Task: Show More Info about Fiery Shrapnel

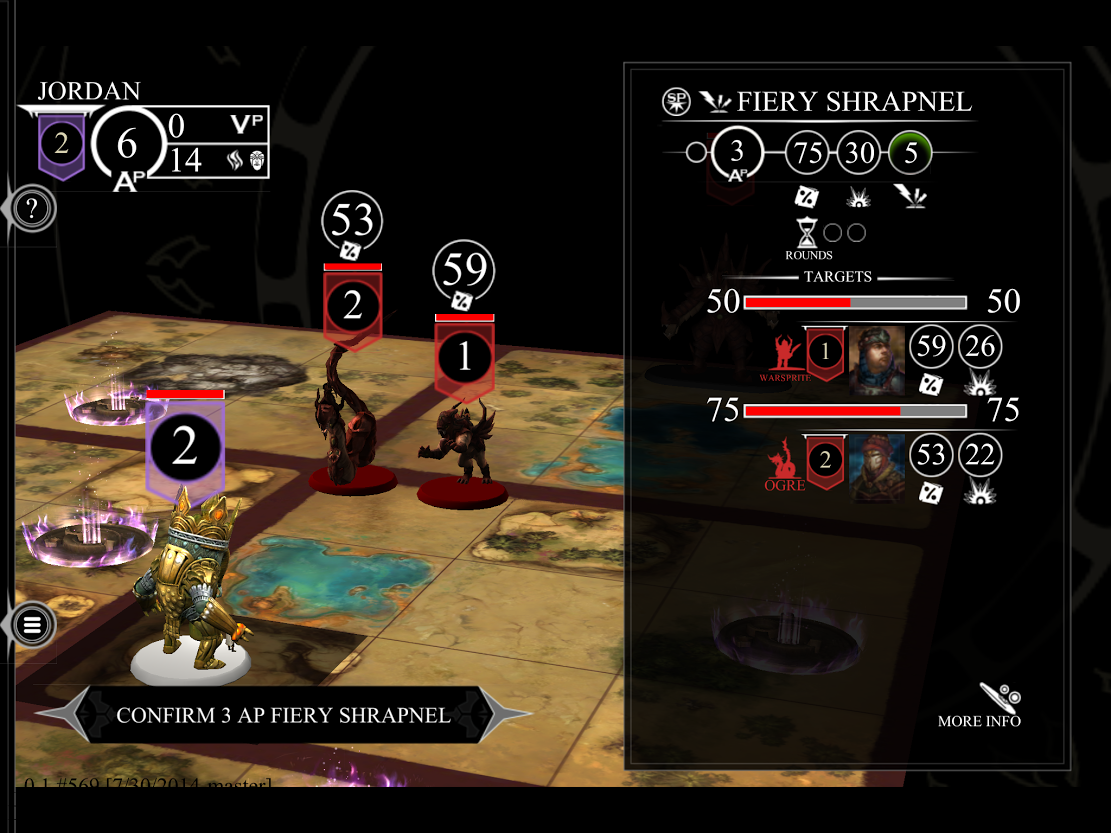Action: (981, 706)
